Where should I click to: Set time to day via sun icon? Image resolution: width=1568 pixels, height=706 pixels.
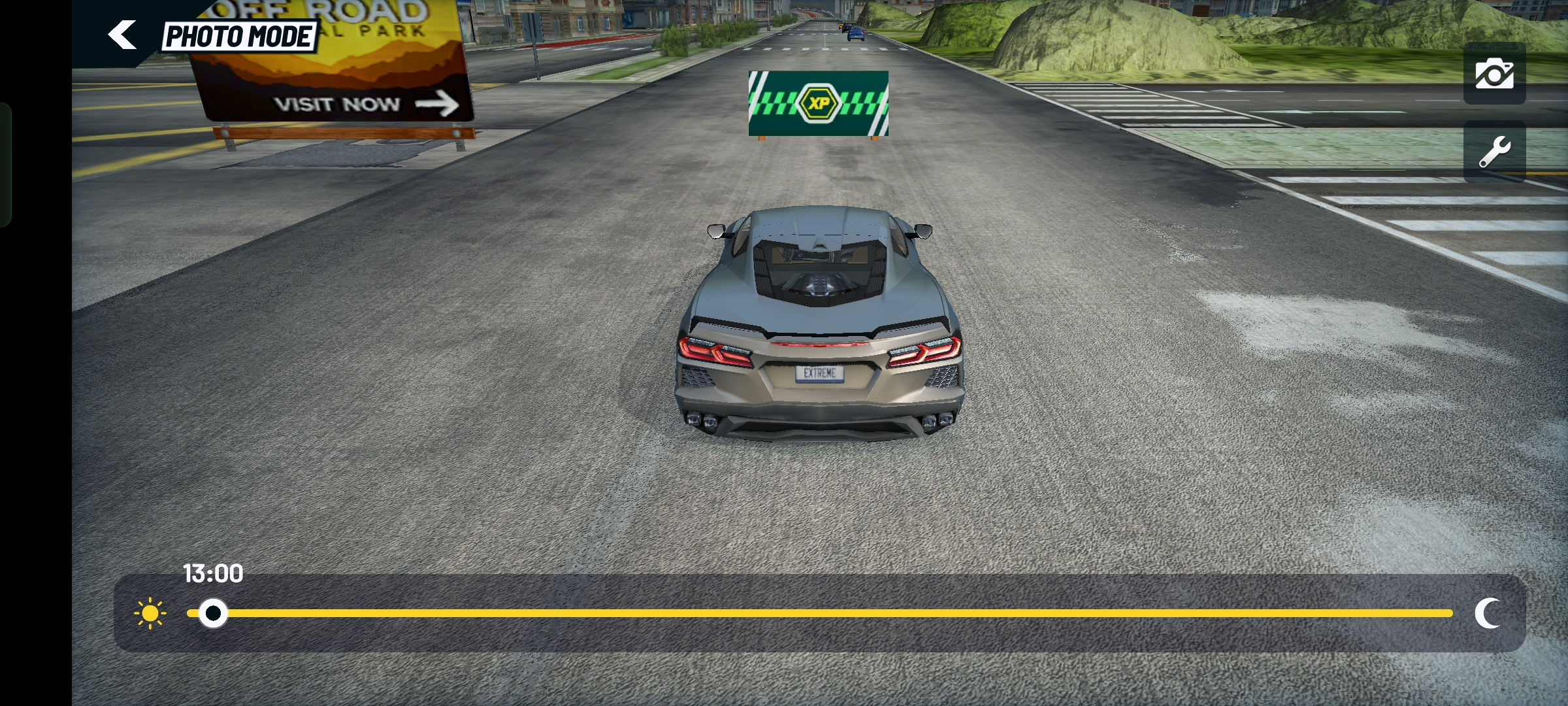click(150, 613)
